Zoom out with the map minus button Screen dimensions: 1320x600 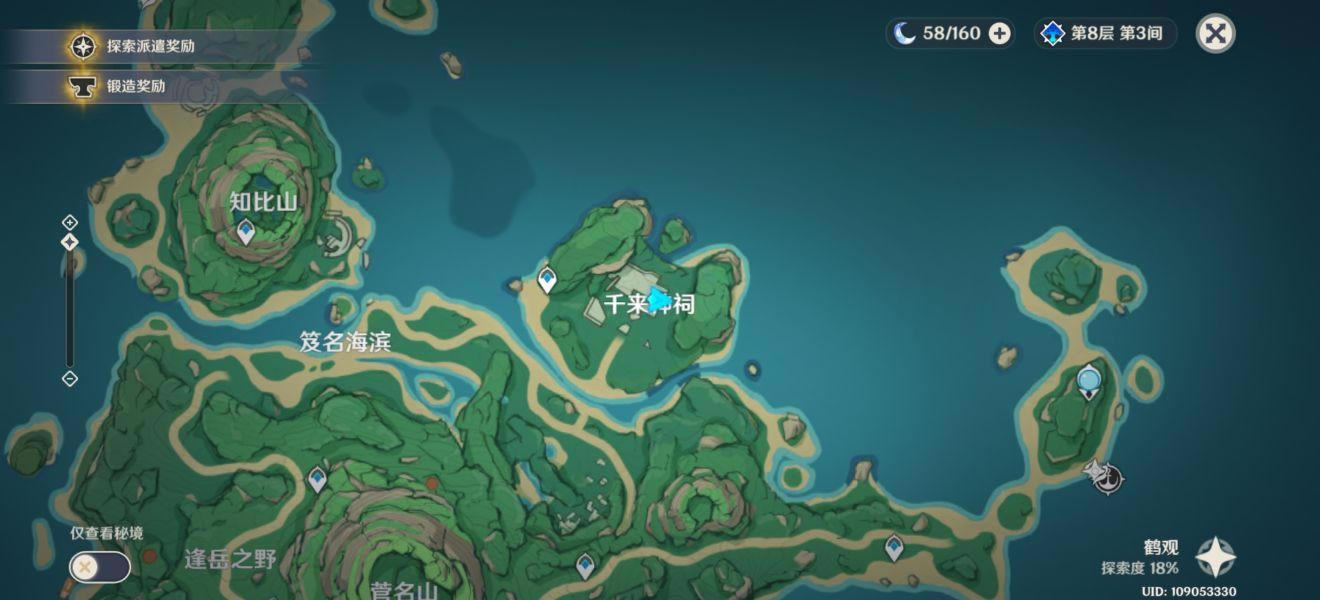(70, 378)
